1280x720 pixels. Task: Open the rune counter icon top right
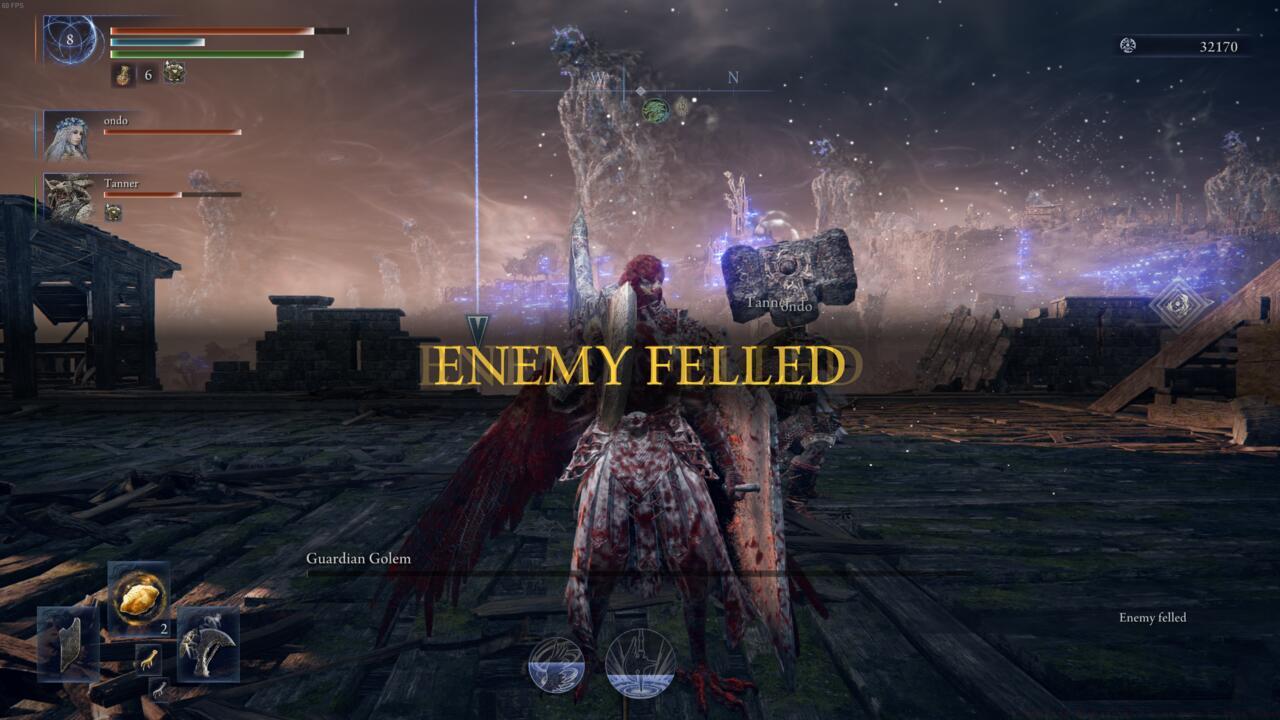pos(1128,46)
